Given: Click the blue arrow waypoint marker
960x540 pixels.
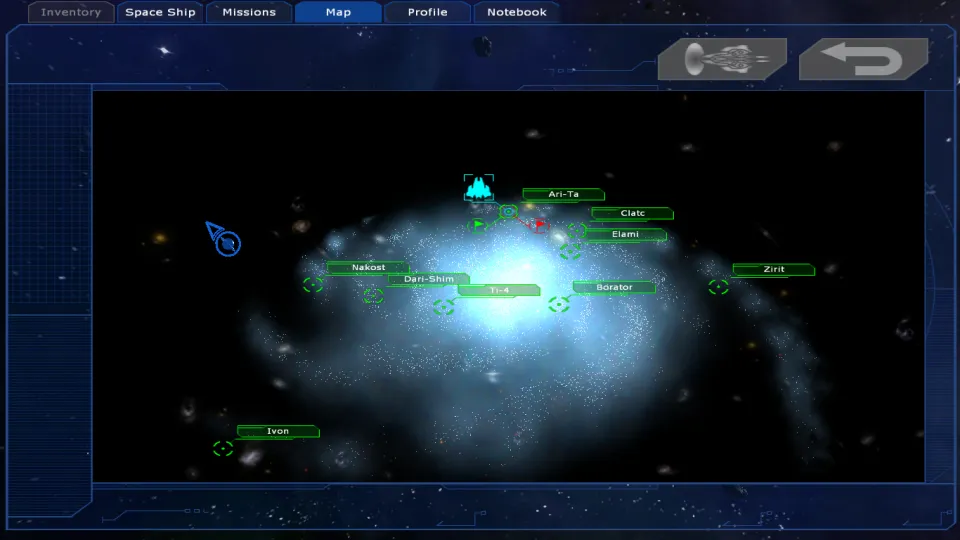Looking at the screenshot, I should [224, 239].
